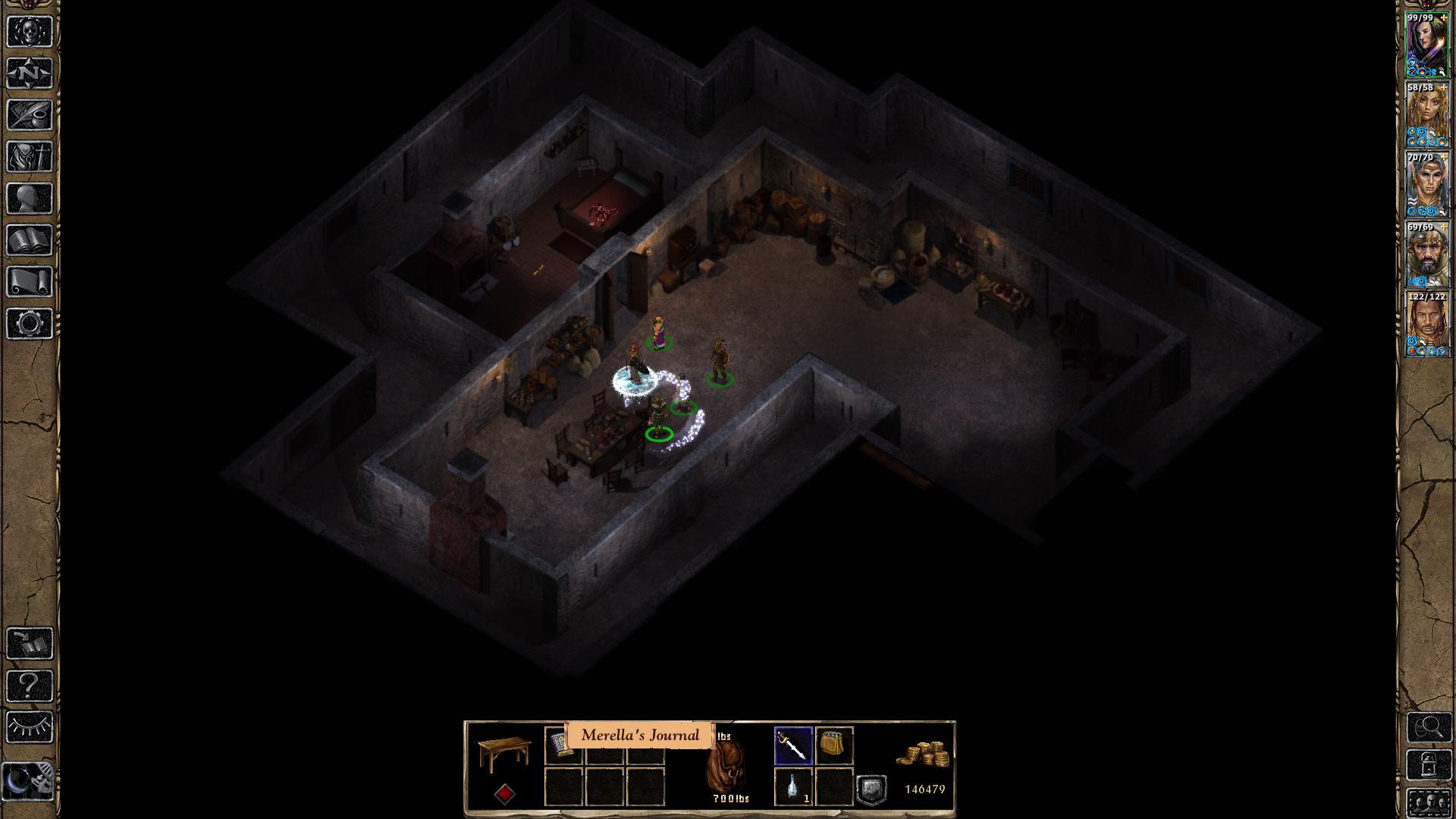1456x819 pixels.
Task: Open the area map with the compass button
Action: 30,74
